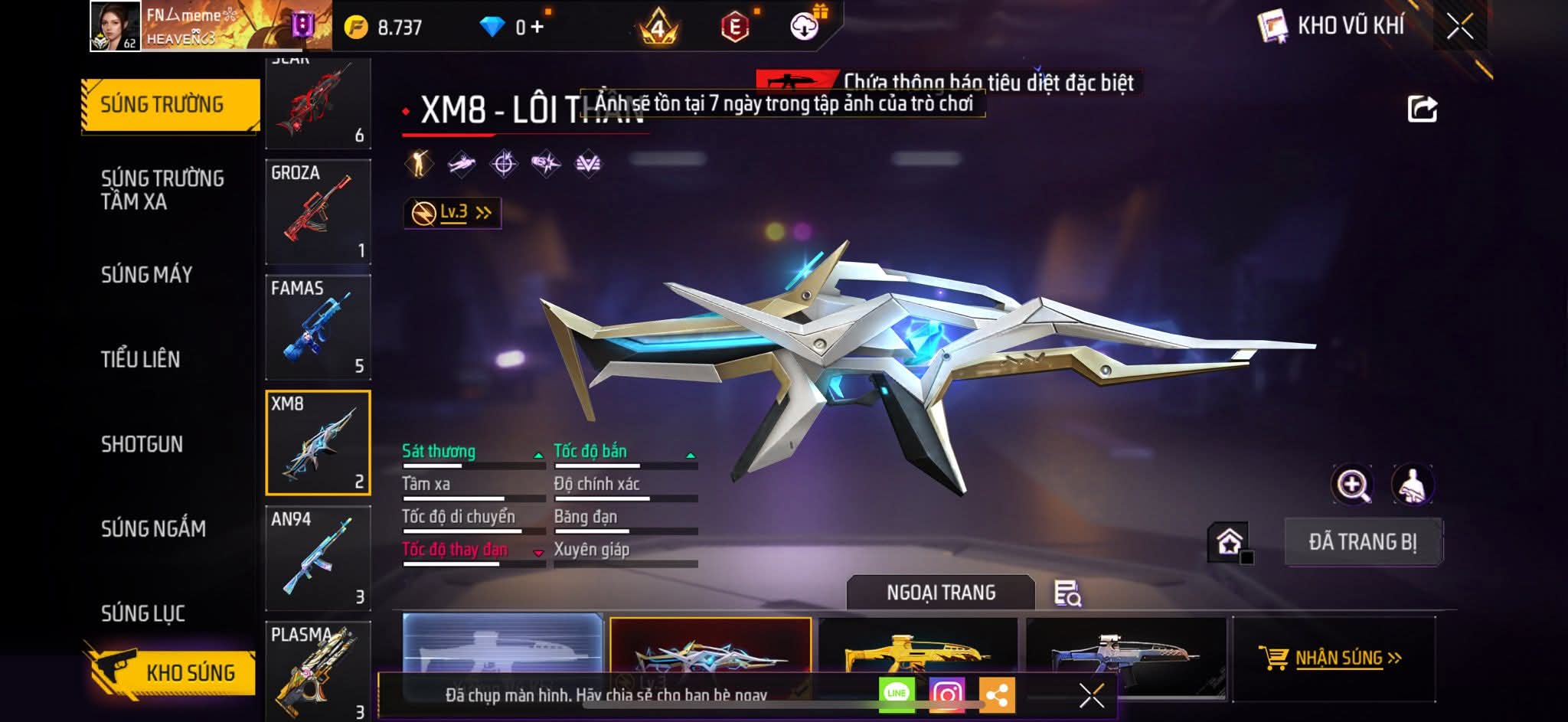Open the Súng Lục category

(x=143, y=613)
